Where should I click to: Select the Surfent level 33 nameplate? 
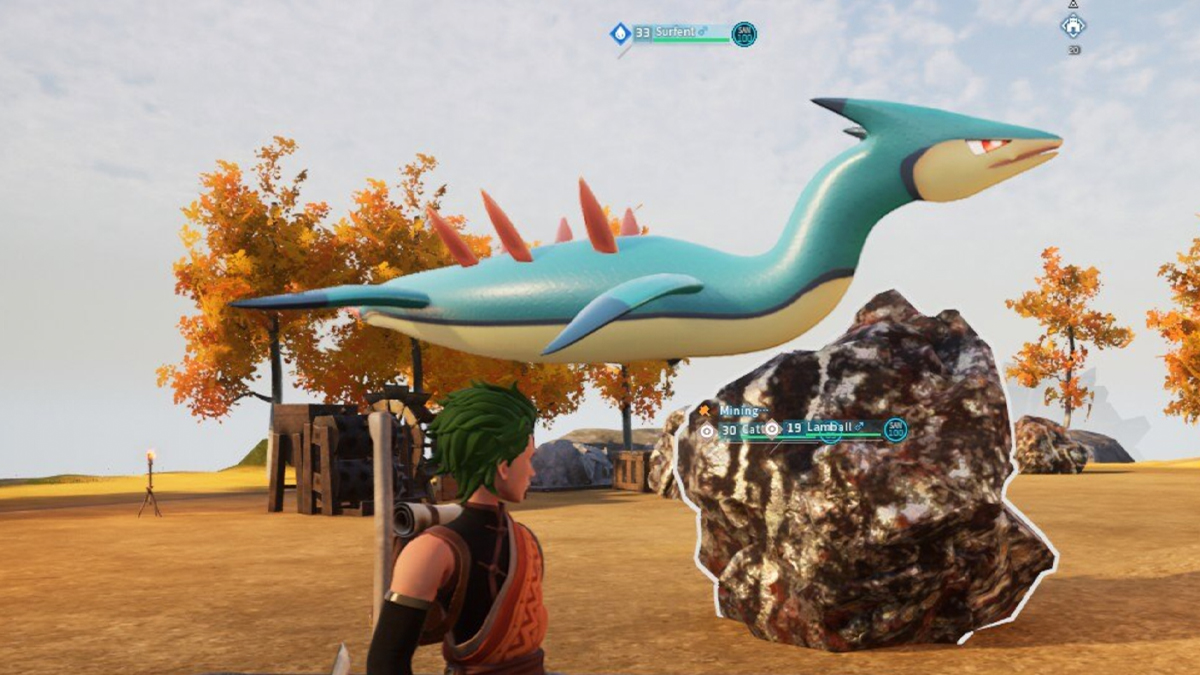(x=680, y=33)
